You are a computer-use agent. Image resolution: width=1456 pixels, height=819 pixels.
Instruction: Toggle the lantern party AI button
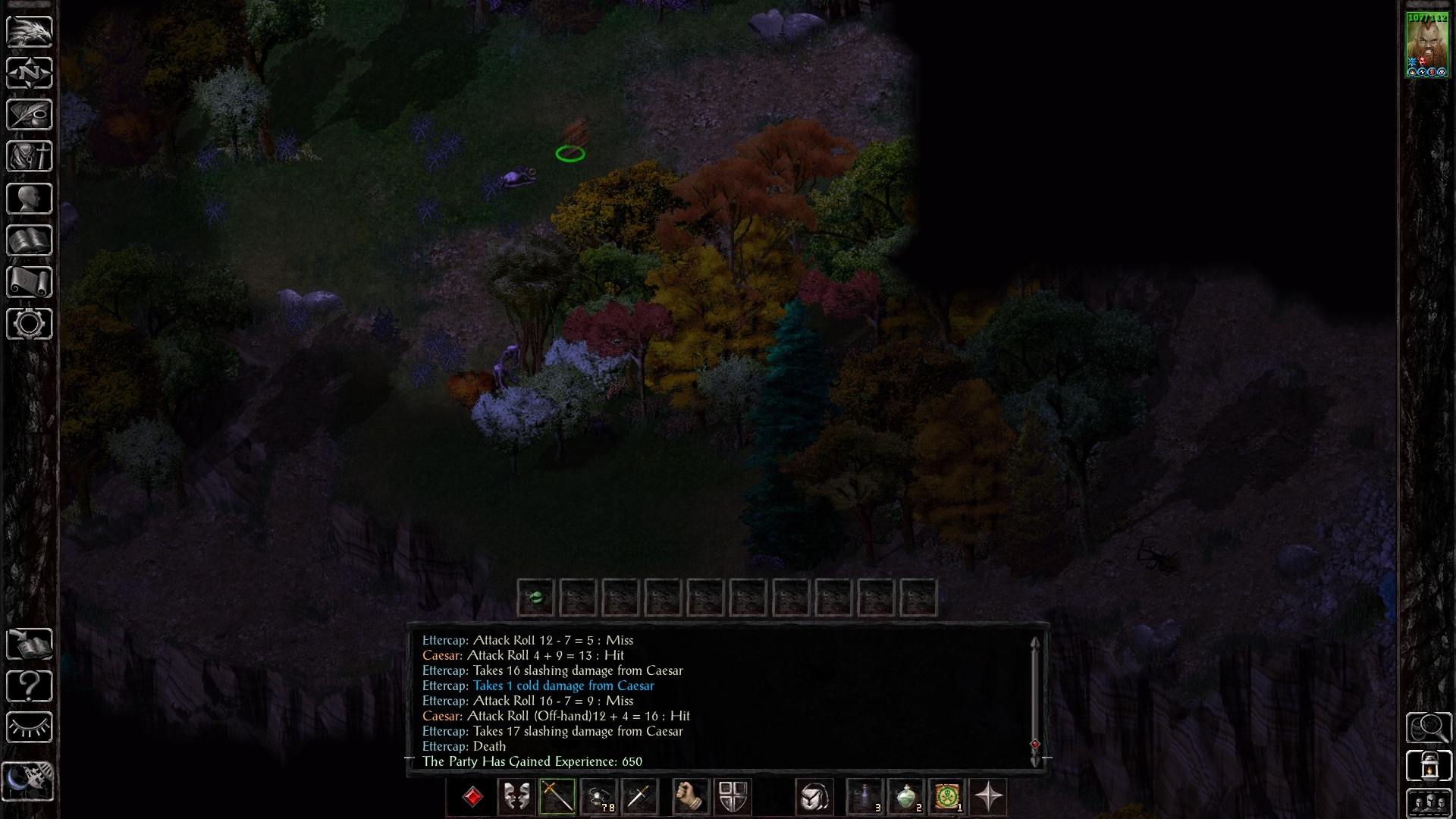(x=1429, y=765)
